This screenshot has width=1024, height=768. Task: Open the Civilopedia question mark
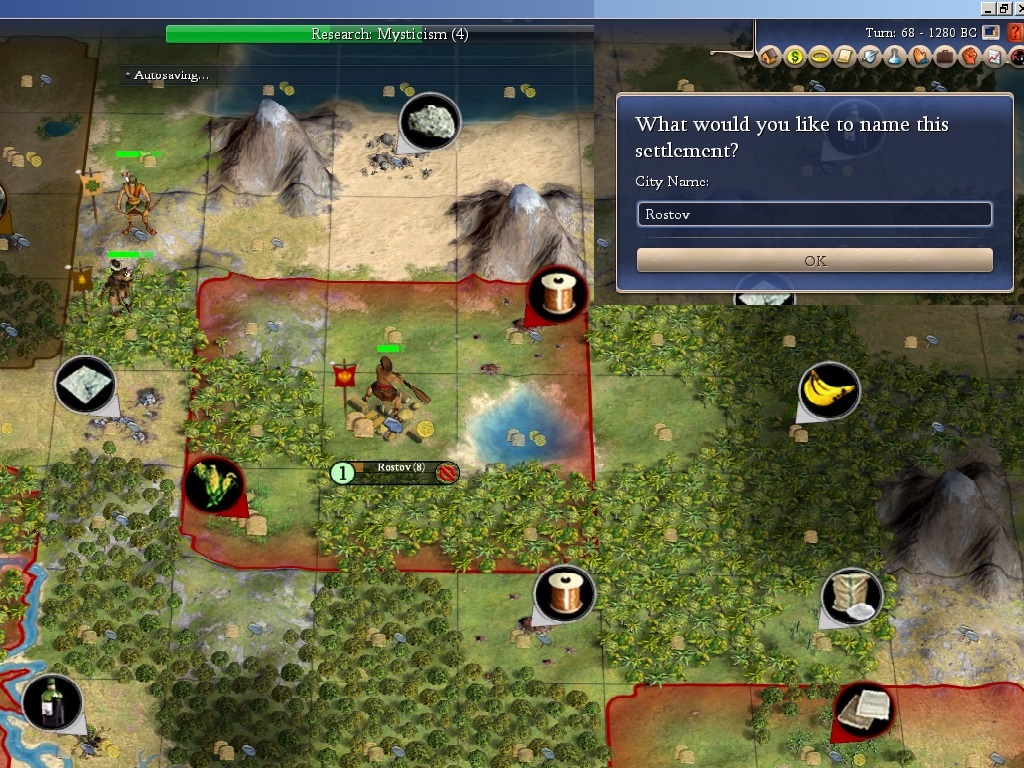pos(1016,32)
